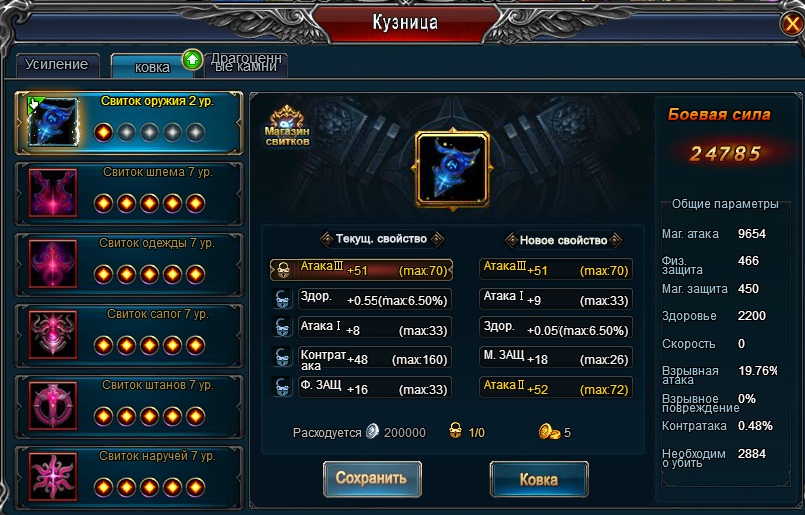Switch to the Драгоценные камни tab
The width and height of the screenshot is (805, 515).
(246, 65)
